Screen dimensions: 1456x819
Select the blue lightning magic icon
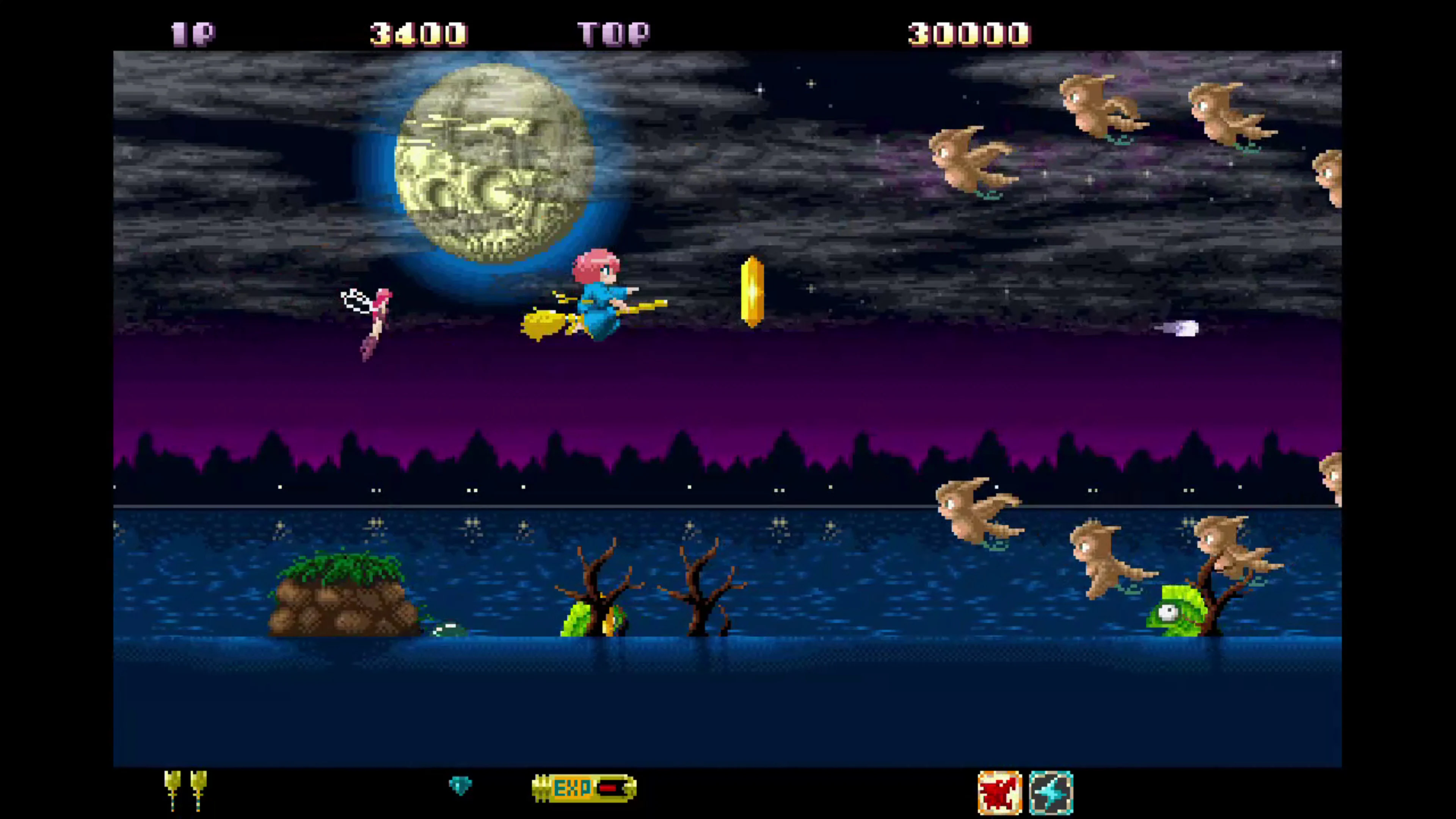[1052, 791]
